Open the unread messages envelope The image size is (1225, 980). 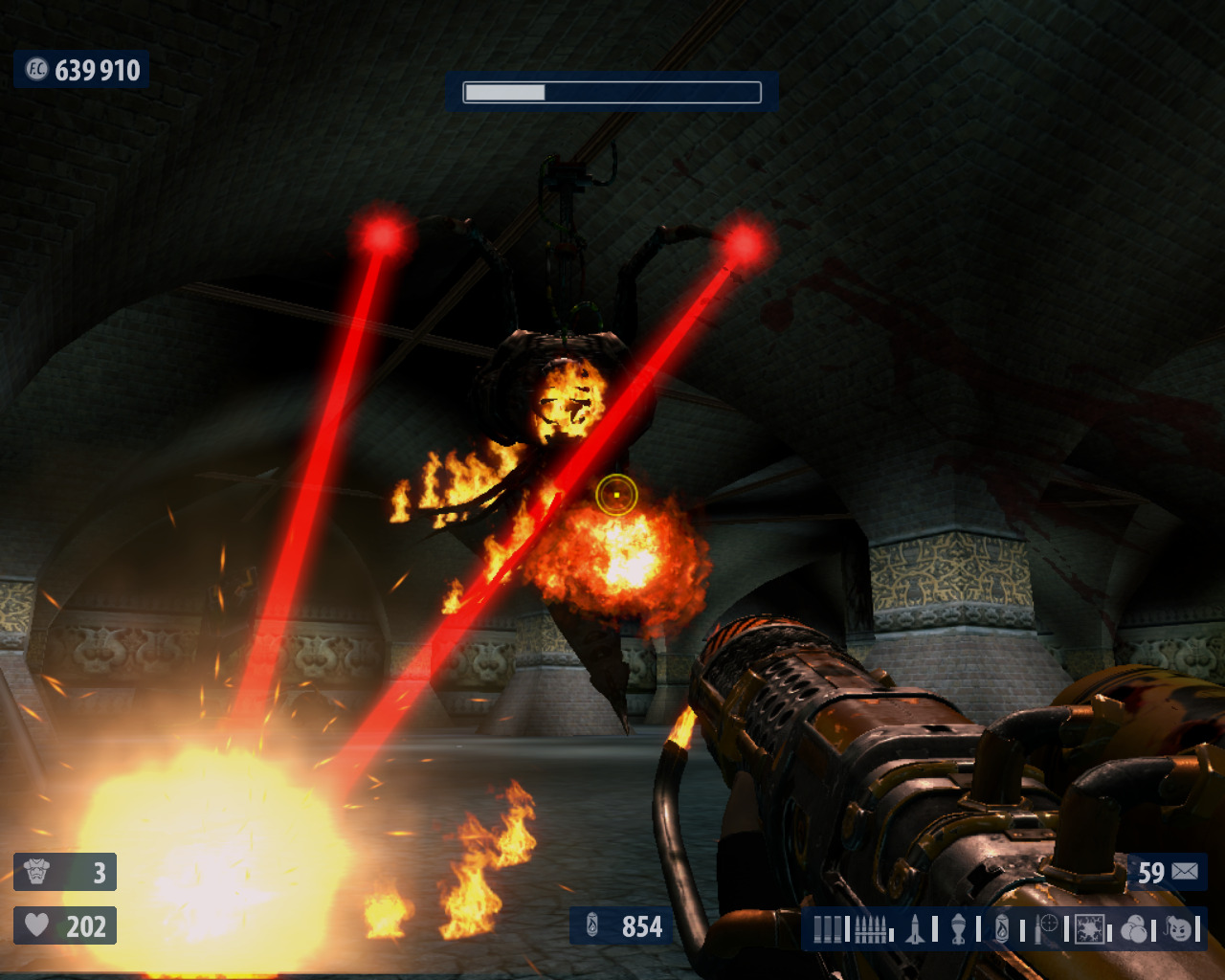point(1185,872)
